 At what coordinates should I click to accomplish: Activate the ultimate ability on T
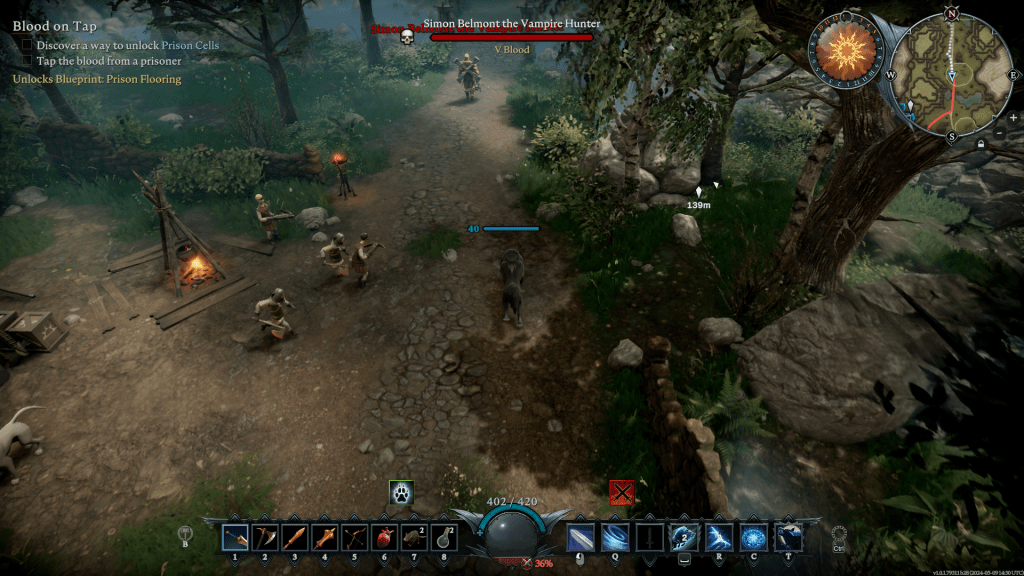click(789, 538)
